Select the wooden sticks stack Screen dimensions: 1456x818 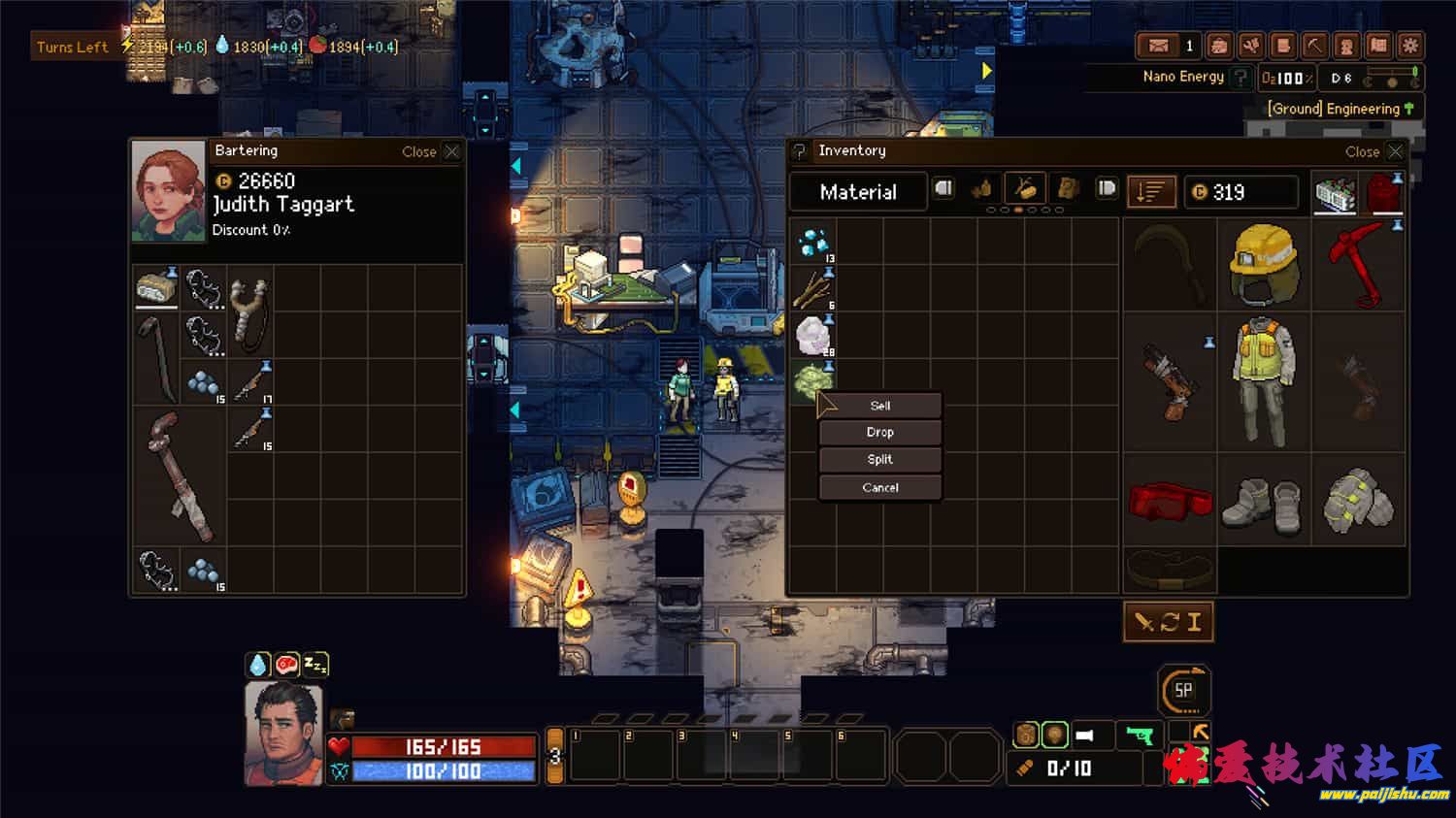pos(812,289)
